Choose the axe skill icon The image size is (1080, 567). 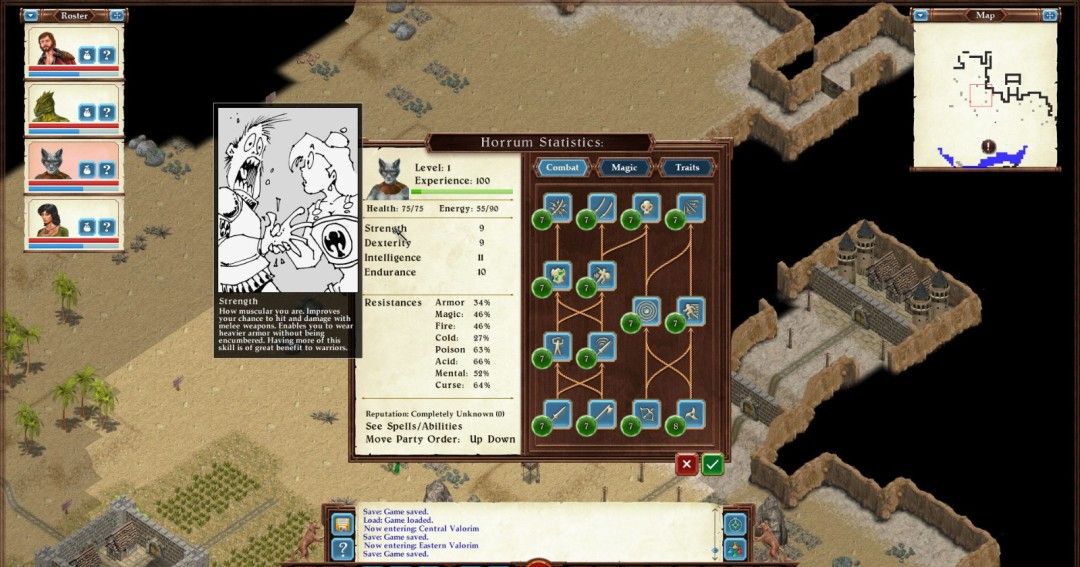[602, 413]
